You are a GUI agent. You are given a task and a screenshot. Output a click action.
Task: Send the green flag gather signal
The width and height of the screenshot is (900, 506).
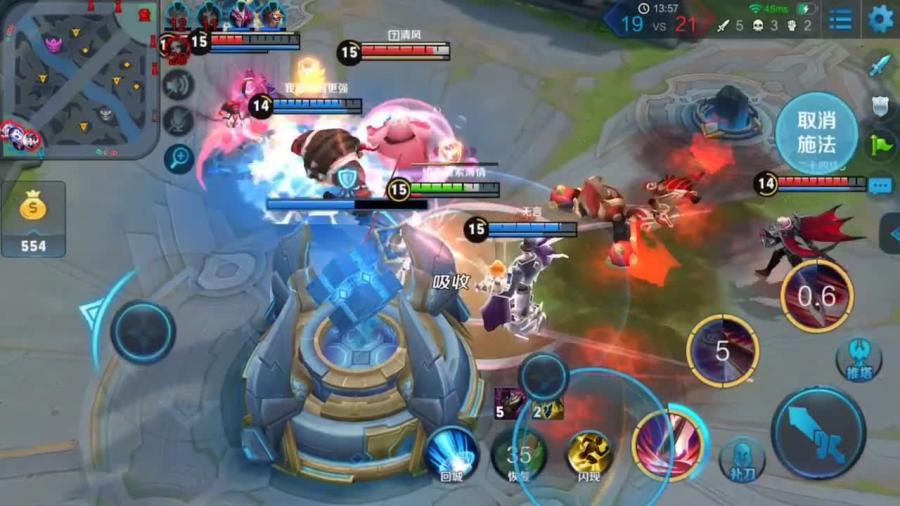click(x=880, y=145)
